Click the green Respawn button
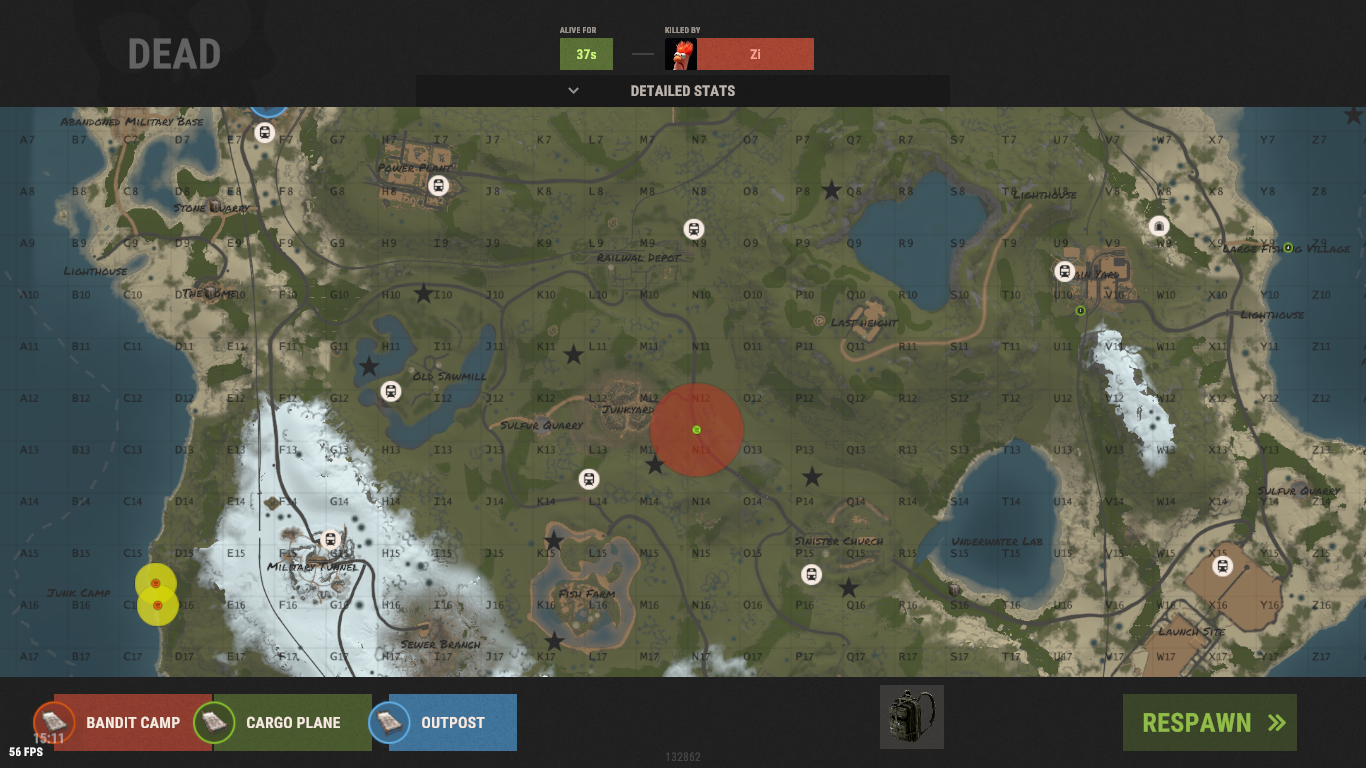 click(1209, 723)
